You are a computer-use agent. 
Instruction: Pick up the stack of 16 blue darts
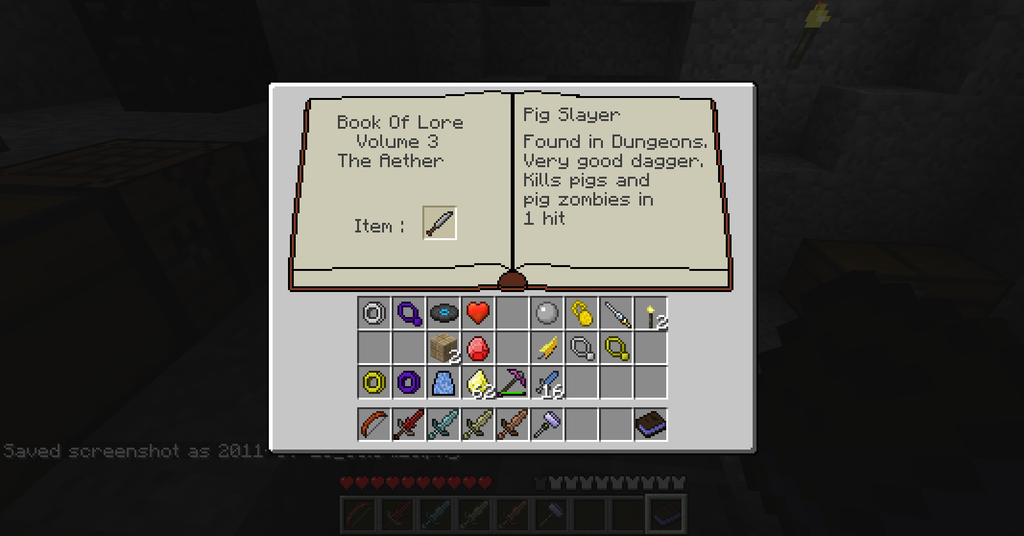click(546, 382)
